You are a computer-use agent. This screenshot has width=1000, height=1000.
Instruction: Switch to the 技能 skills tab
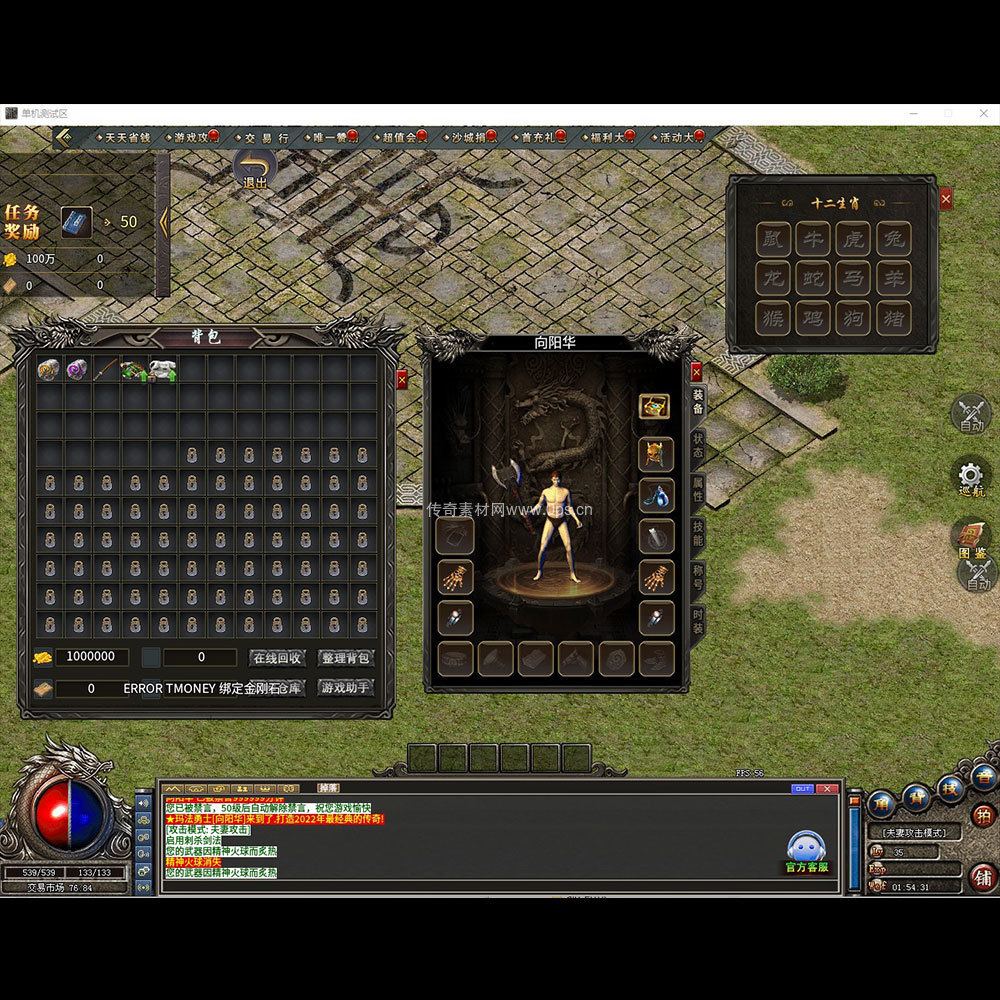[698, 533]
